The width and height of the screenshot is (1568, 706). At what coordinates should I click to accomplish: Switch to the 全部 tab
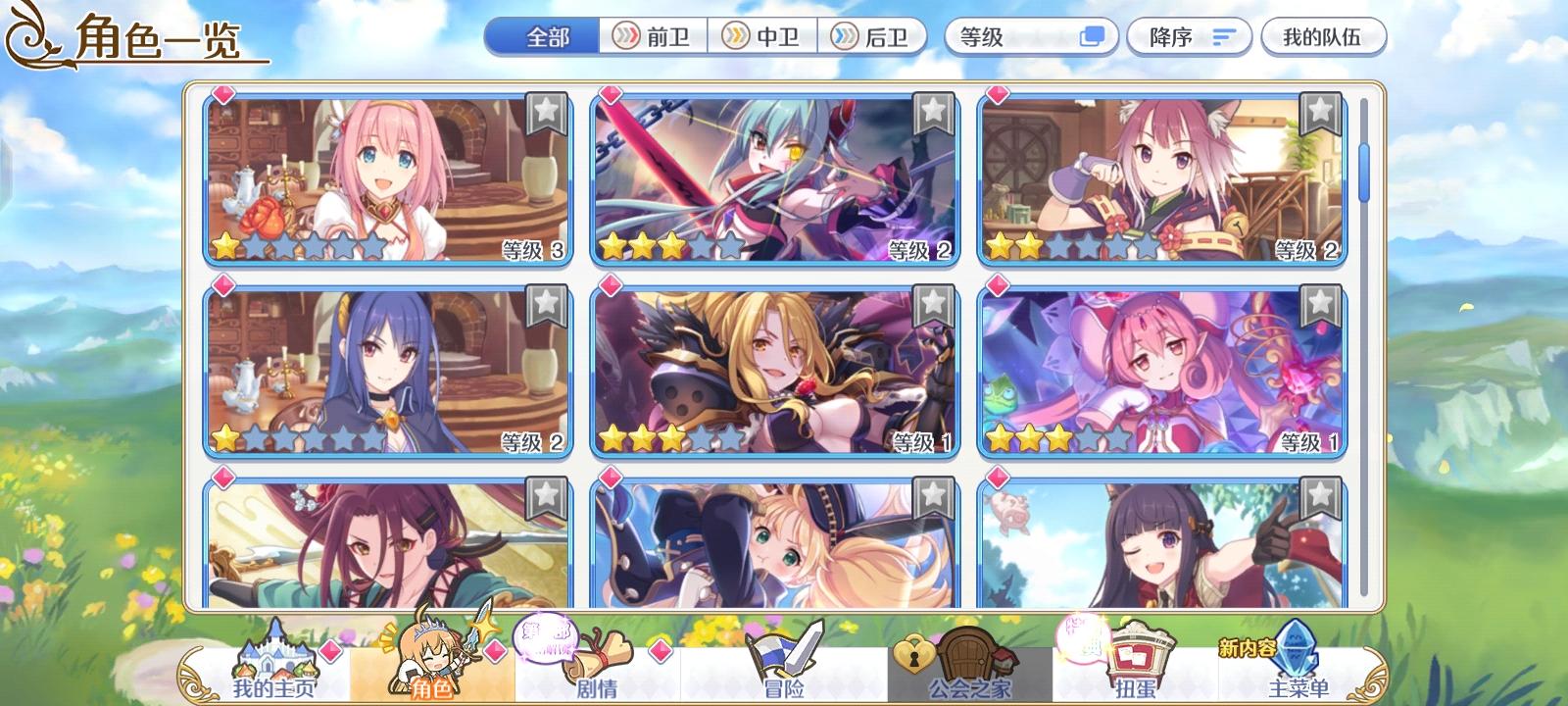coord(543,33)
